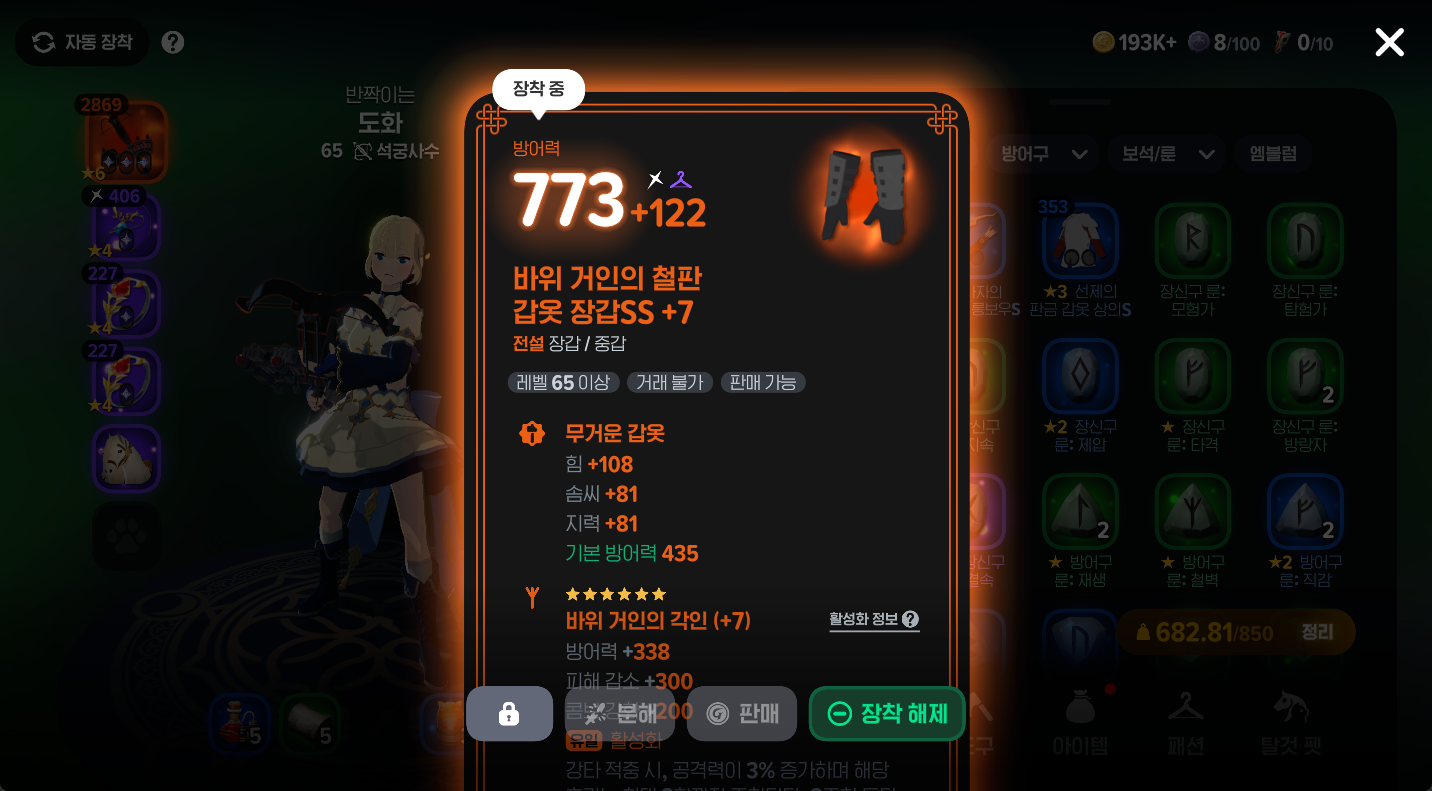Select the 장신구 룬: 탐험가 rune icon
Screen dimensions: 1432x791
tap(1305, 240)
